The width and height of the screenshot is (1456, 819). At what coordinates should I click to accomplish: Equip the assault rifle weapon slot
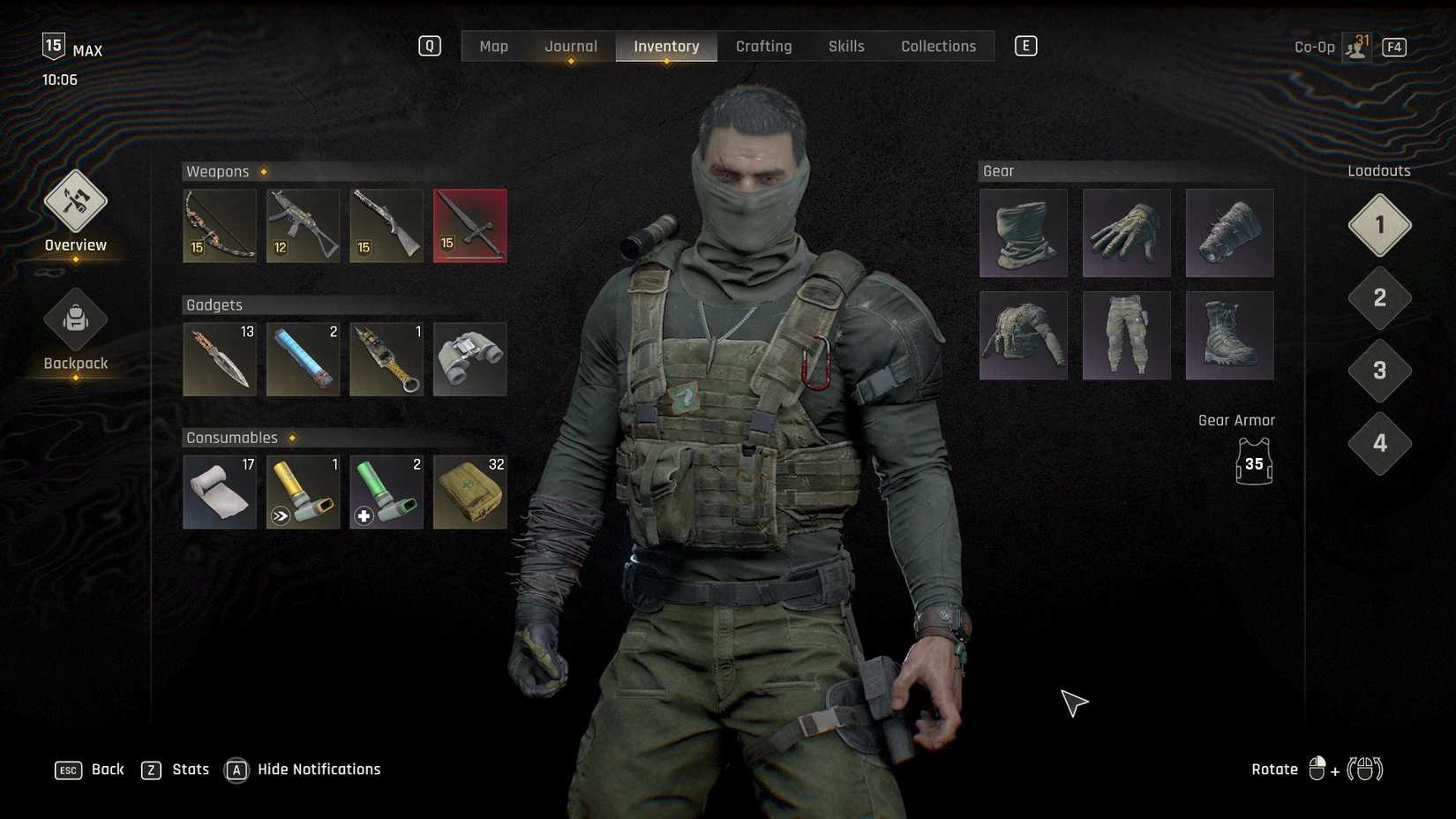(x=303, y=225)
